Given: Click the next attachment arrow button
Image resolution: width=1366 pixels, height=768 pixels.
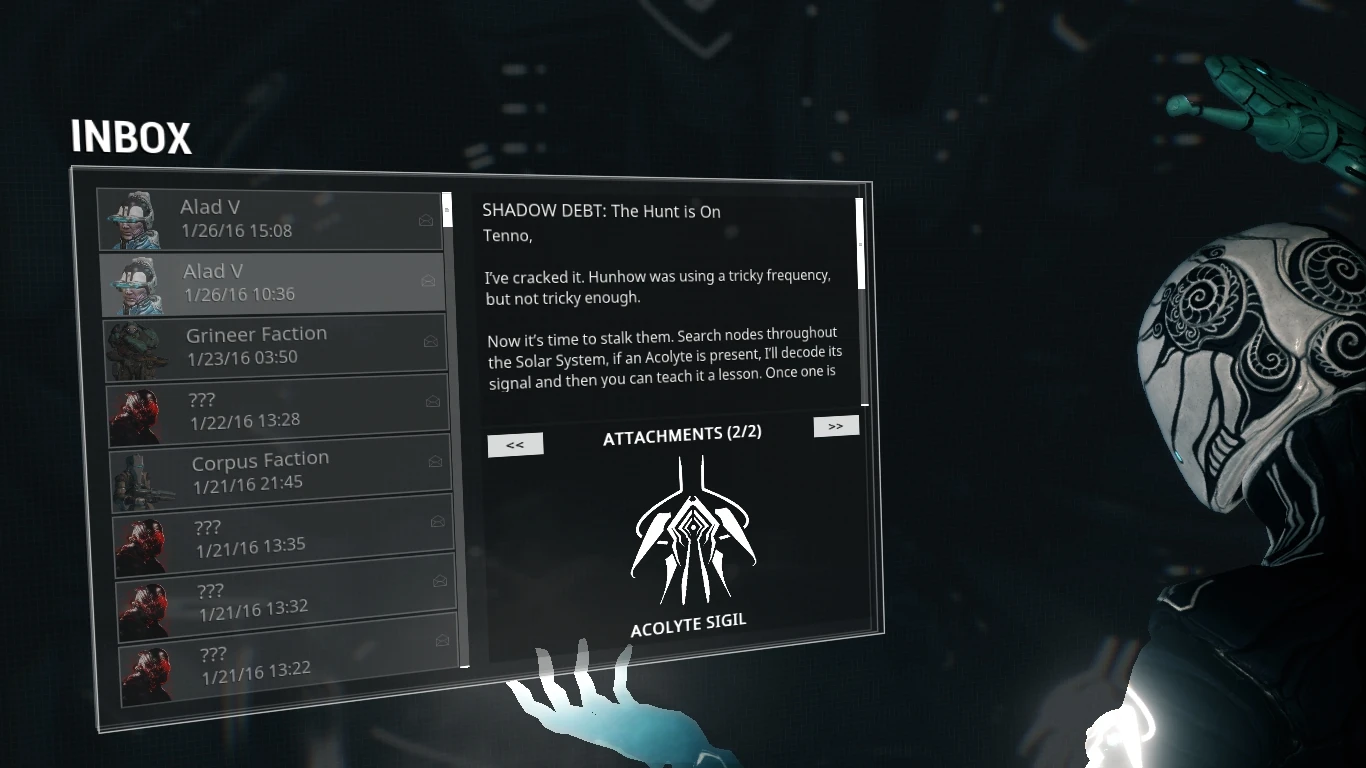Looking at the screenshot, I should click(836, 426).
